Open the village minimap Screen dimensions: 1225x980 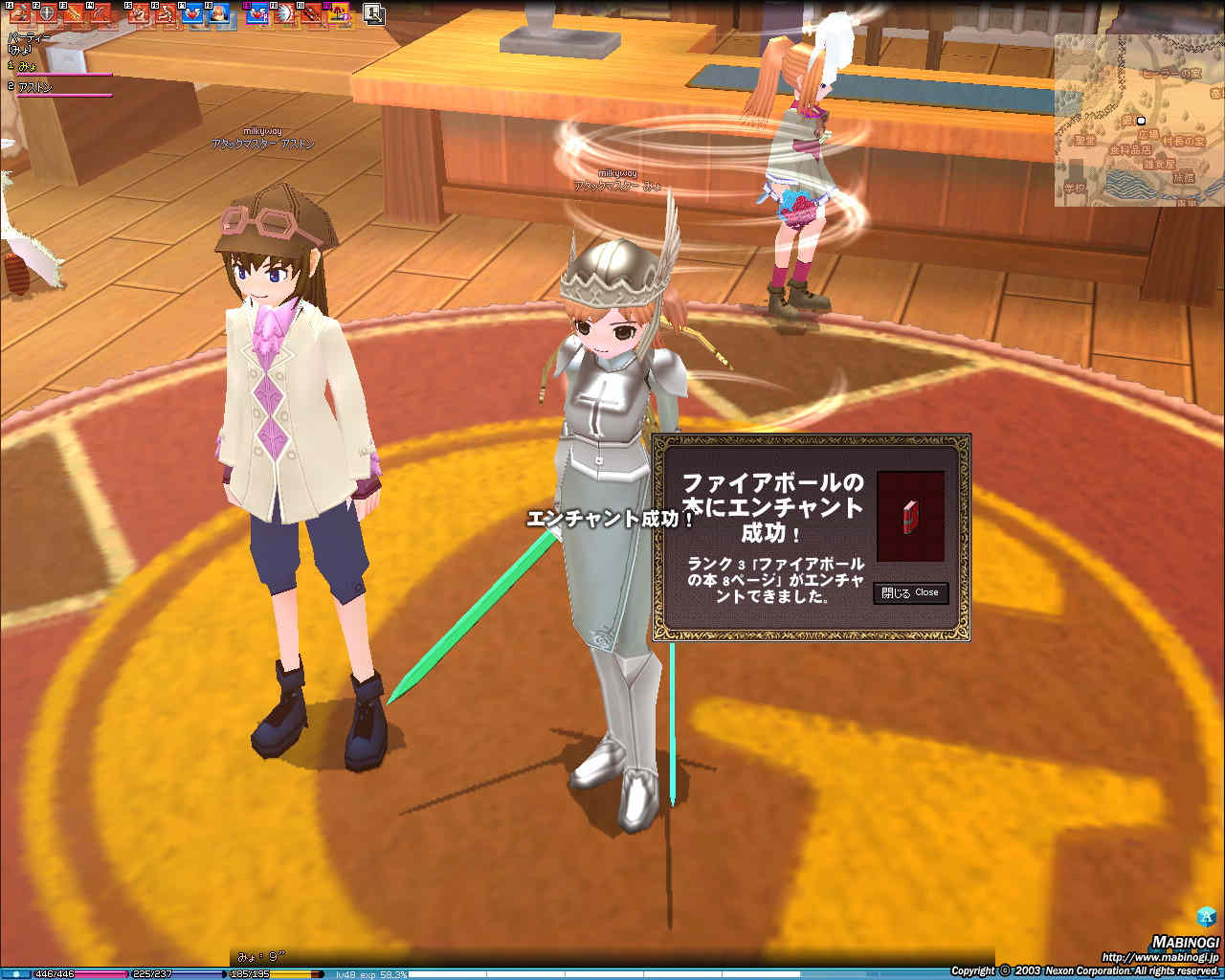point(1138,121)
